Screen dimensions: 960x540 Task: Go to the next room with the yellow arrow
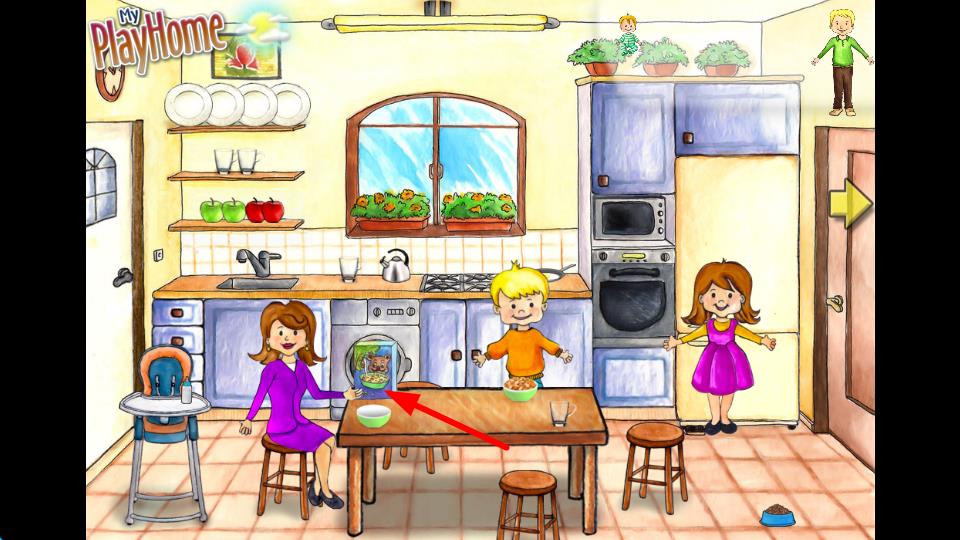click(851, 204)
